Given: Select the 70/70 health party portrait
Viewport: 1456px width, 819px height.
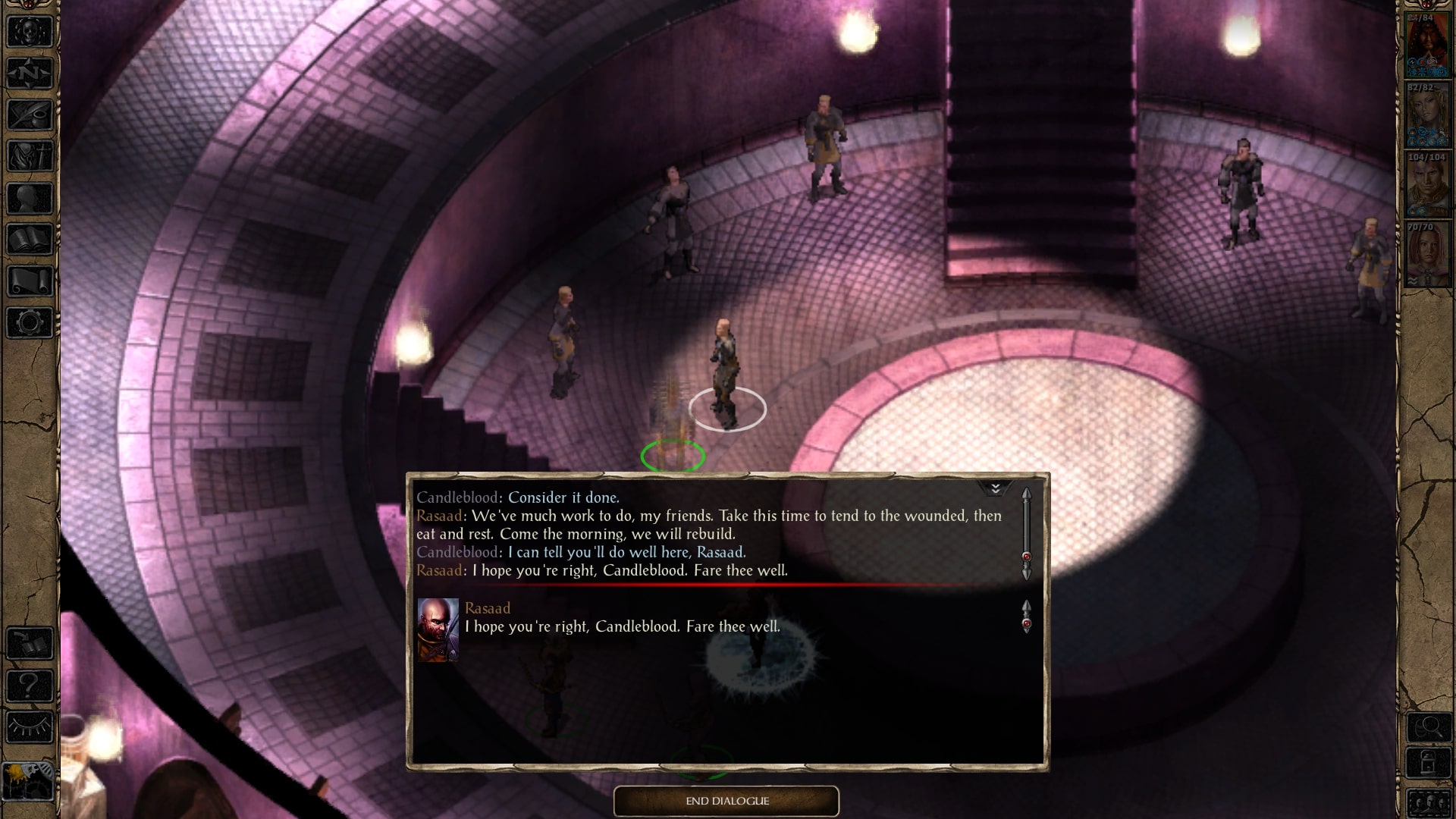Looking at the screenshot, I should (1426, 254).
